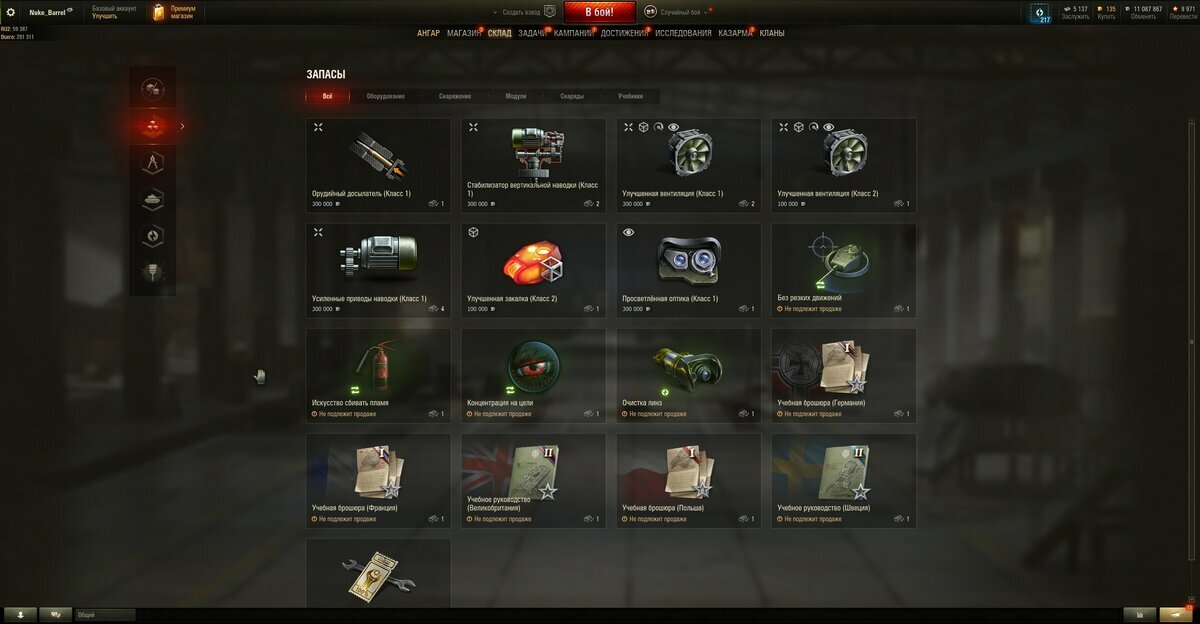Select the Учебная брошюра (Германия) card

coord(843,375)
